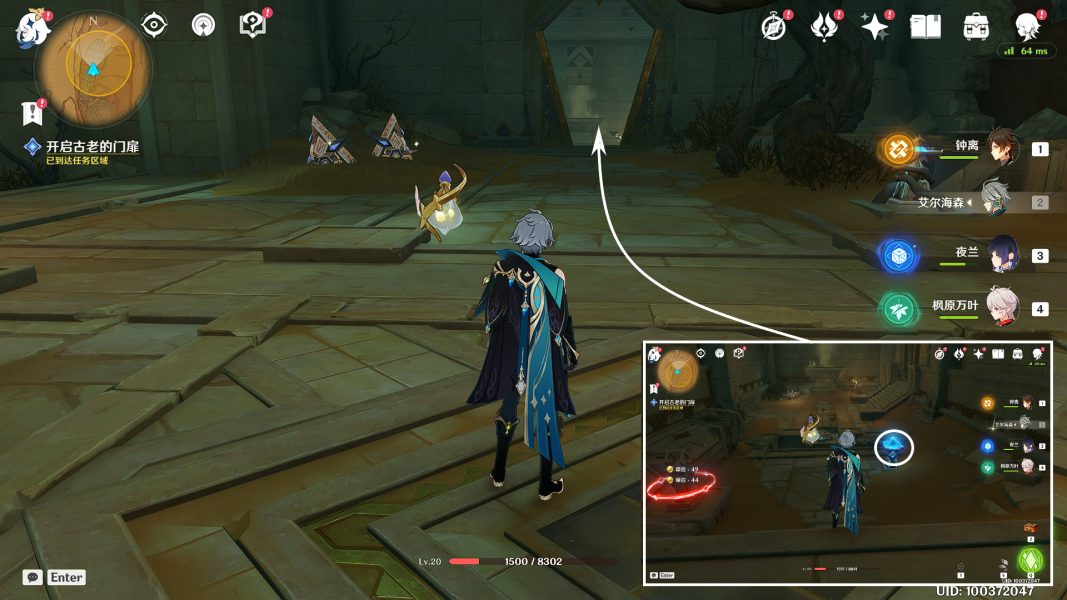This screenshot has height=600, width=1067.
Task: Open the Adventurer Handbook book icon
Action: [925, 27]
